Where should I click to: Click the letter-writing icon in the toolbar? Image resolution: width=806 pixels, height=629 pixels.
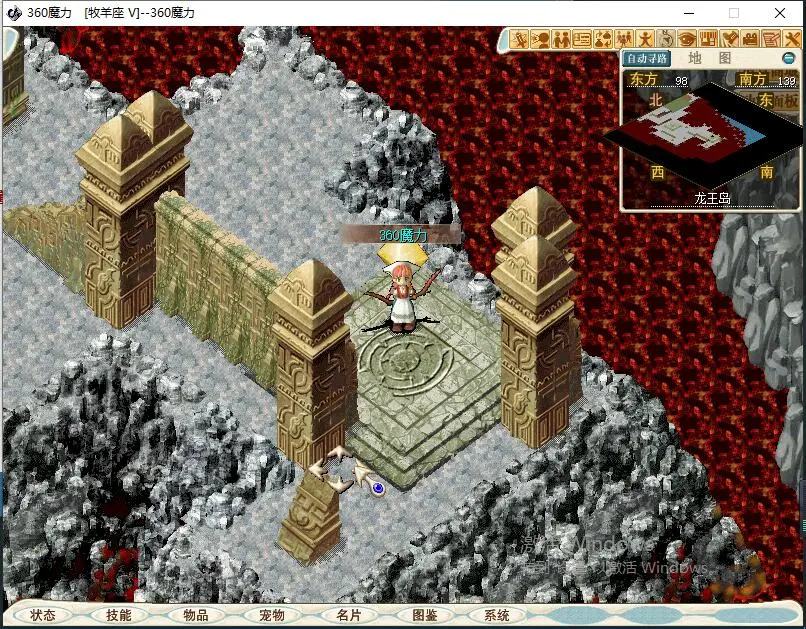coord(771,40)
